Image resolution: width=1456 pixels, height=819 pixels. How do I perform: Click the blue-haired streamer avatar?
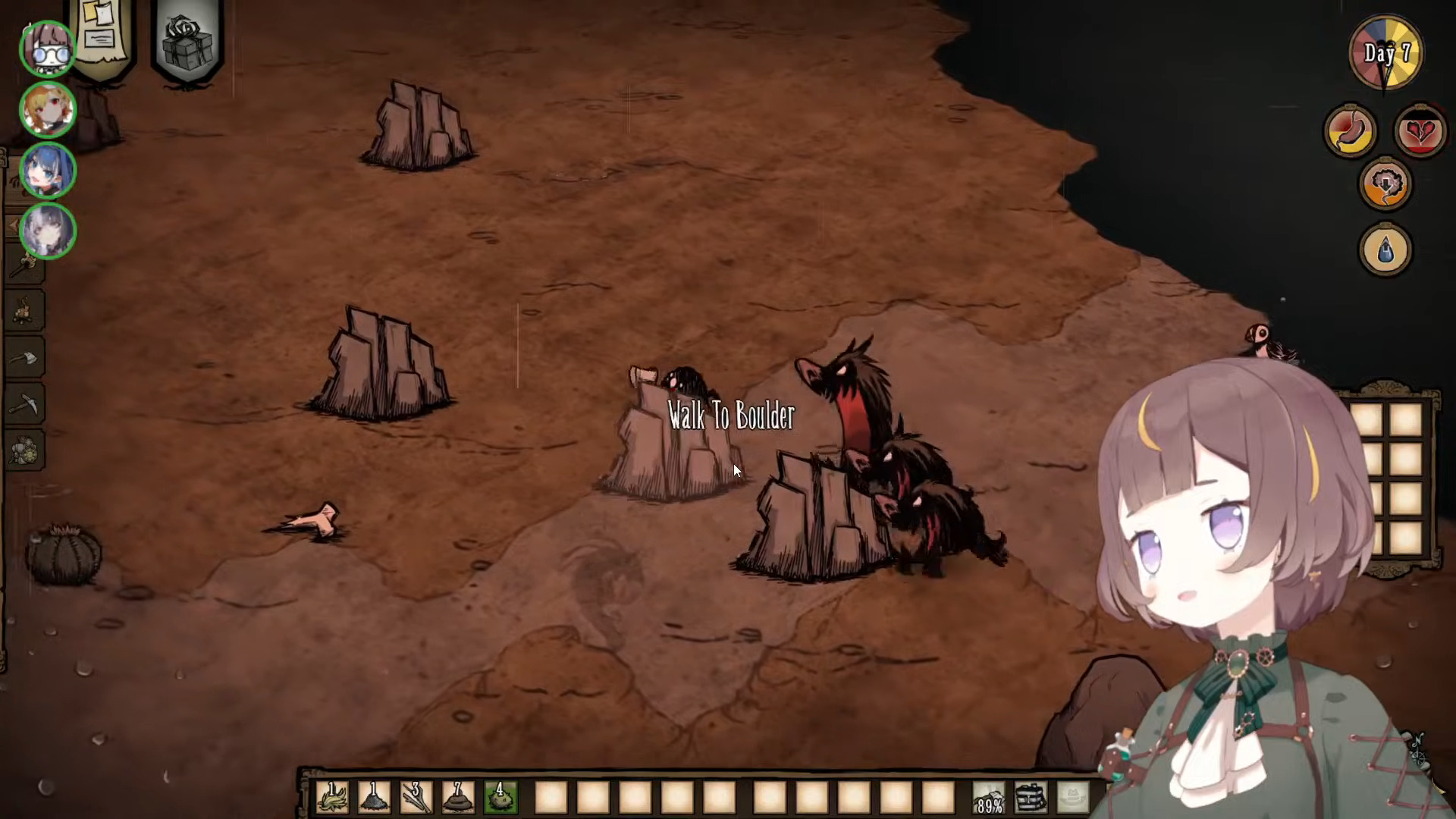coord(48,171)
